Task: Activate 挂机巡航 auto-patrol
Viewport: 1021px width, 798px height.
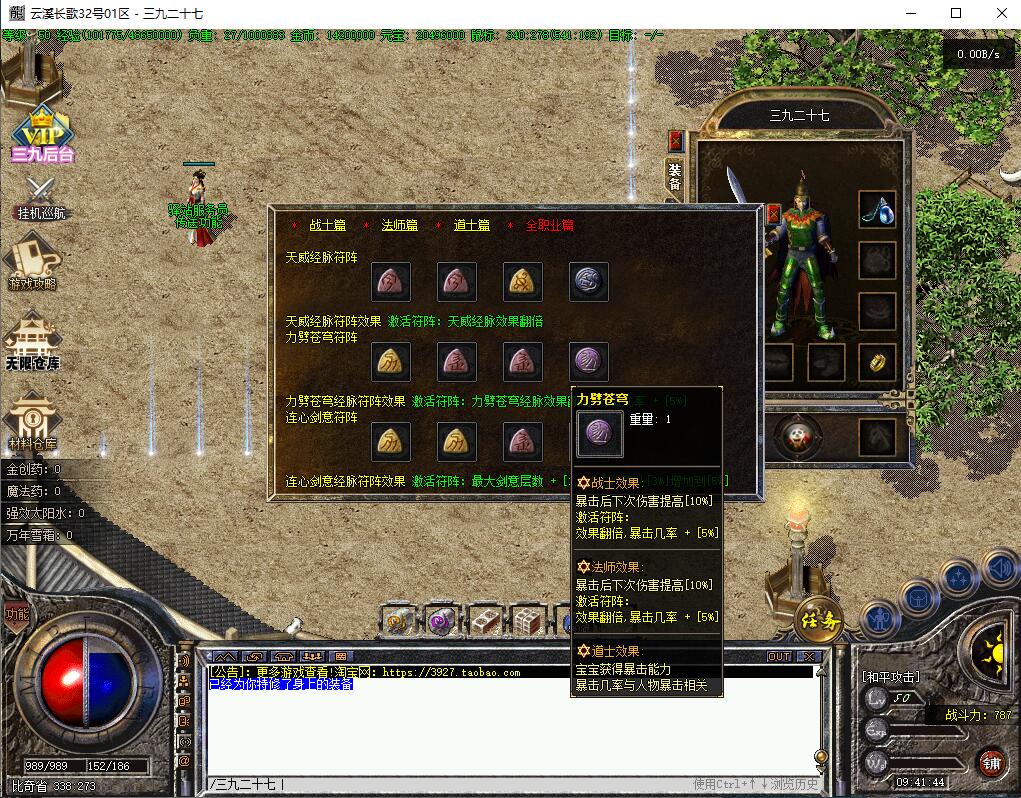Action: 41,198
